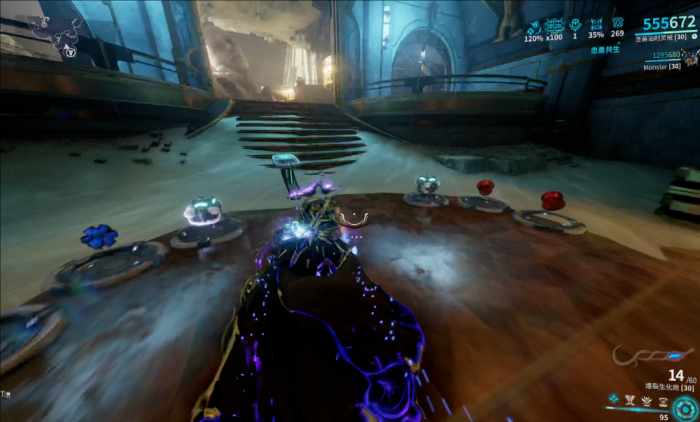This screenshot has height=422, width=700.
Task: Click the glowing circular energy orb icon
Action: (x=685, y=408)
